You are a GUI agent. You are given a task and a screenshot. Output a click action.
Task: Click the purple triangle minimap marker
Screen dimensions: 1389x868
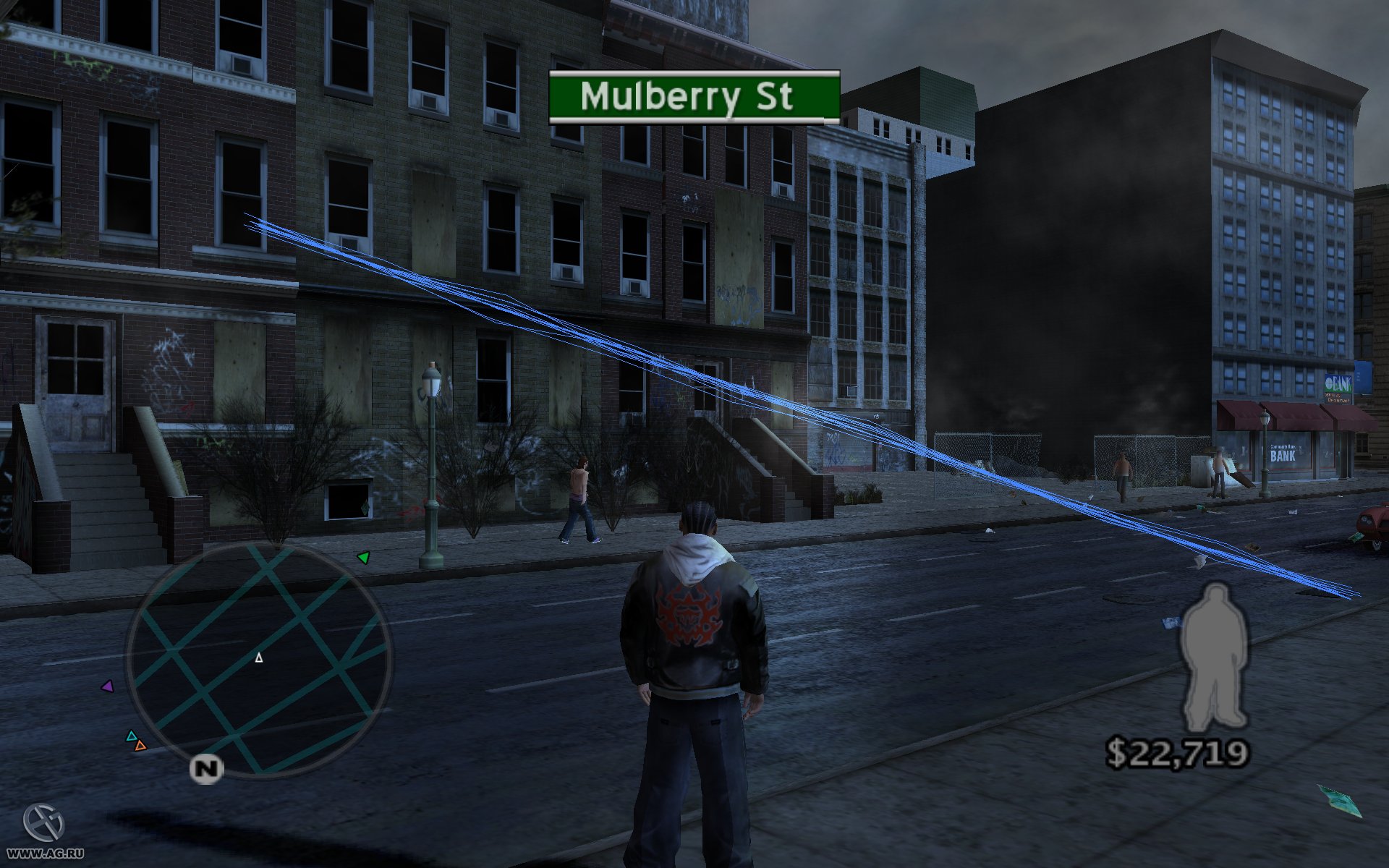point(108,686)
